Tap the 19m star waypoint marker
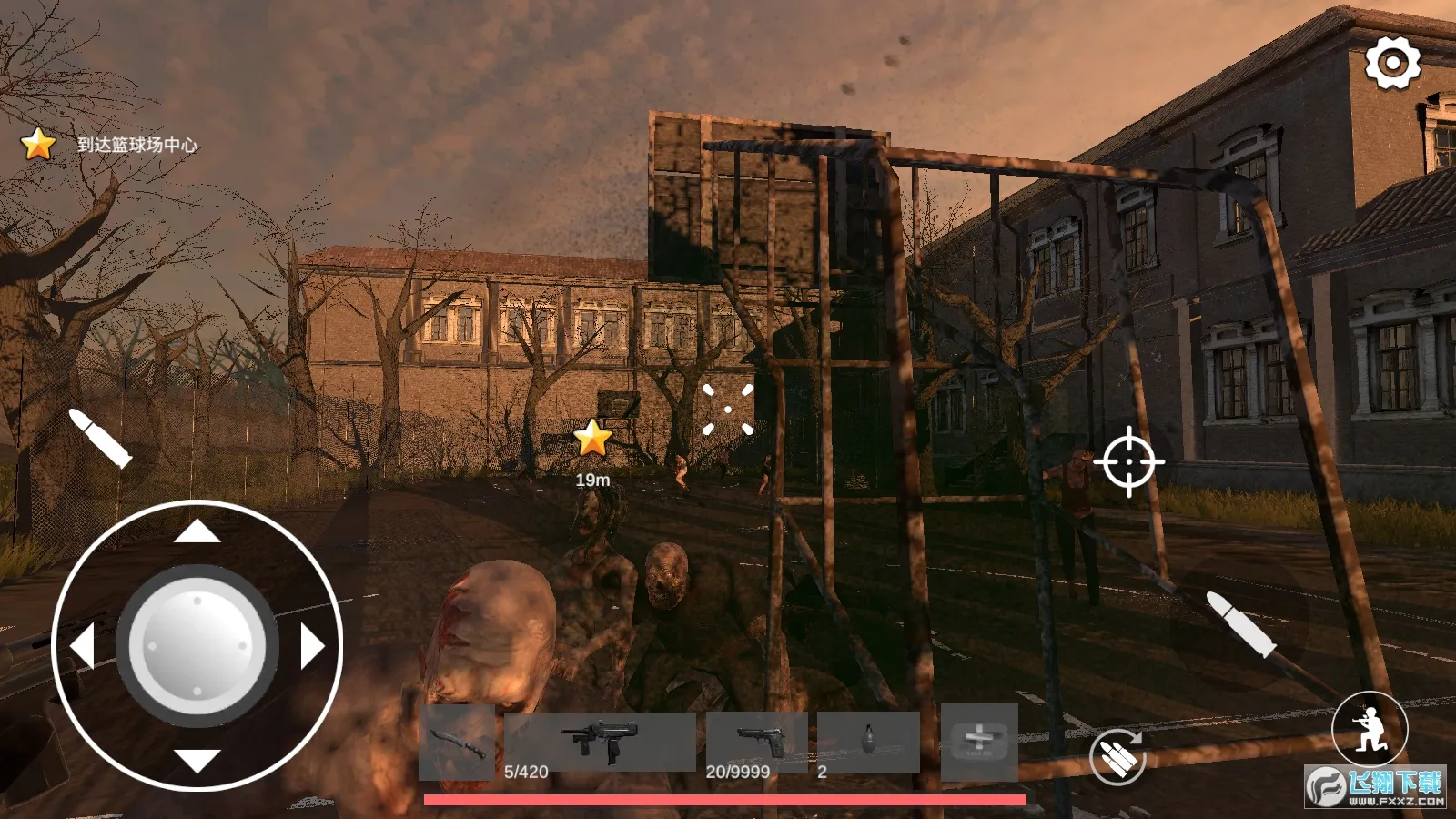1456x819 pixels. point(592,438)
